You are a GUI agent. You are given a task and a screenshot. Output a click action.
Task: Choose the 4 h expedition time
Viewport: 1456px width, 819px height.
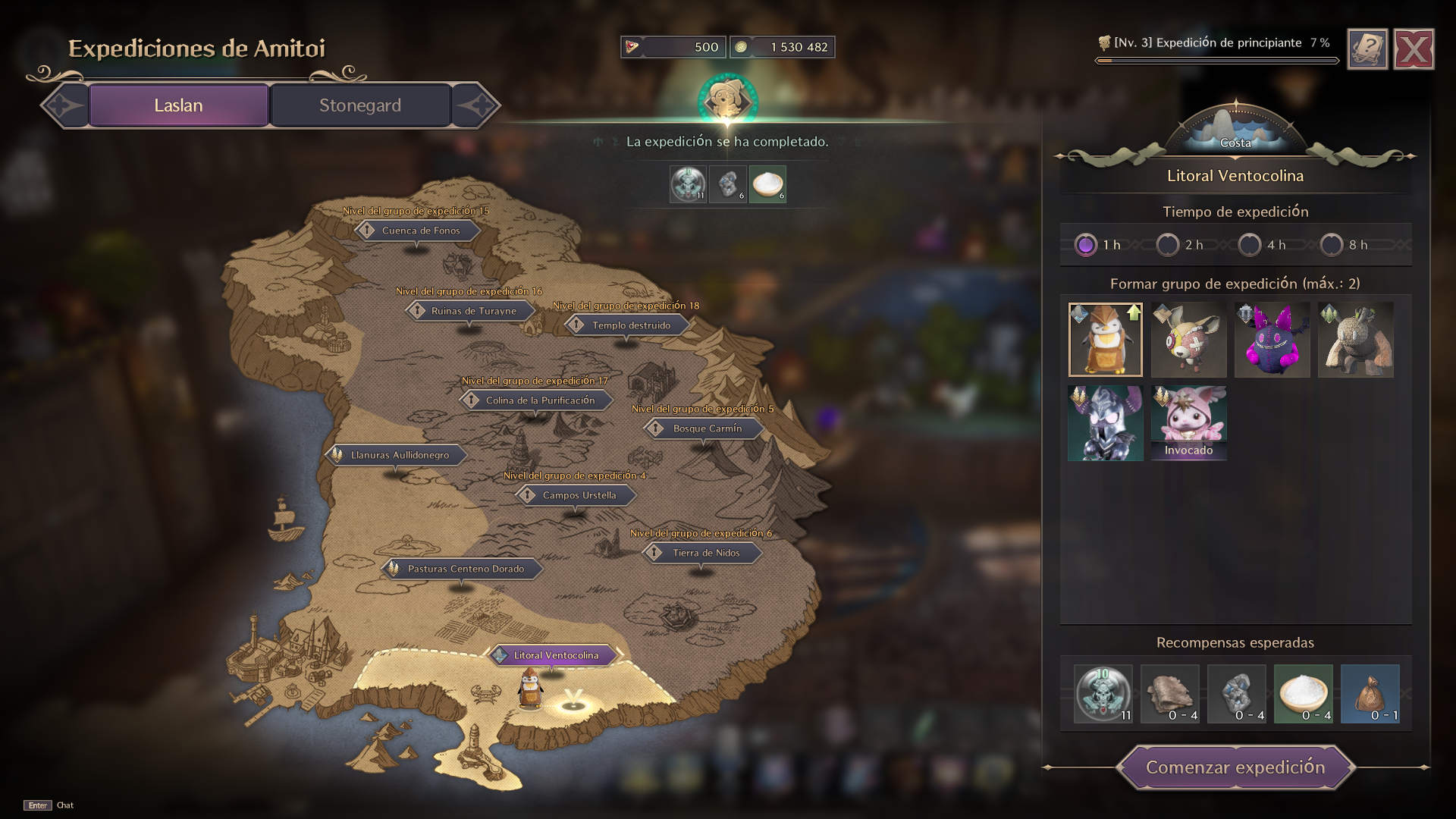pyautogui.click(x=1250, y=245)
